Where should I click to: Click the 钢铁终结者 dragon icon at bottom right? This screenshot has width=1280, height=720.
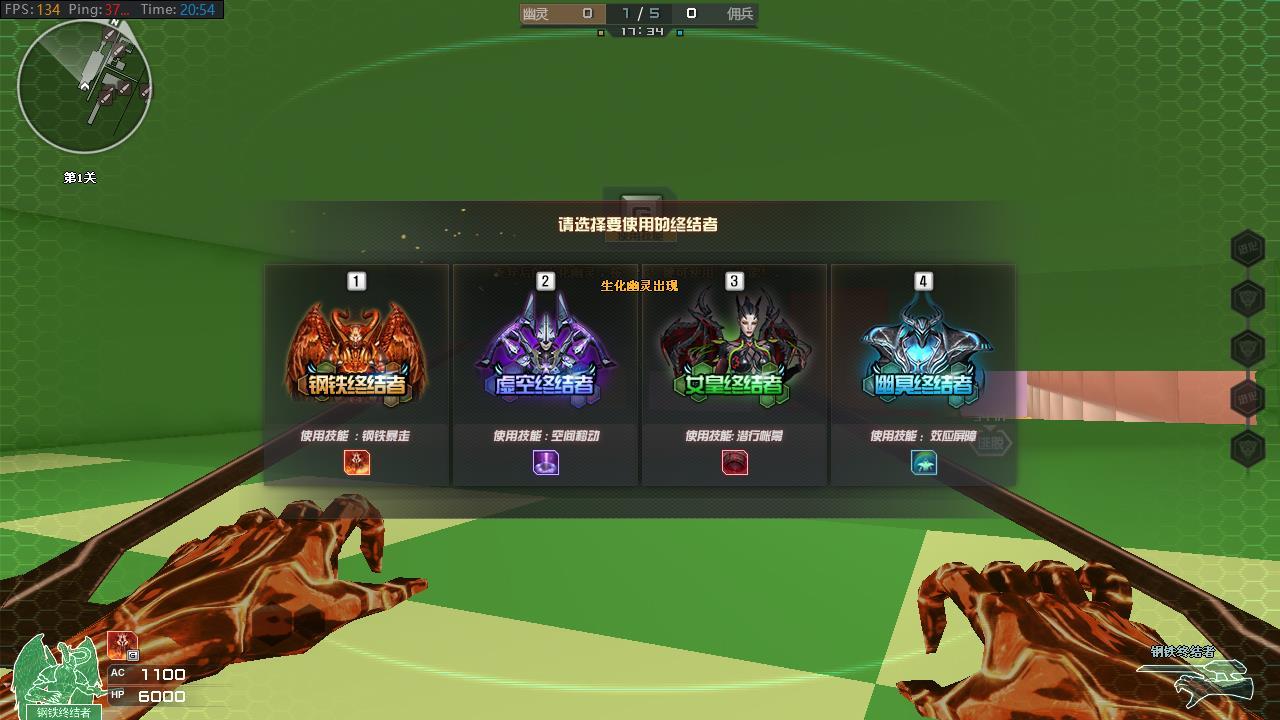pyautogui.click(x=1203, y=683)
